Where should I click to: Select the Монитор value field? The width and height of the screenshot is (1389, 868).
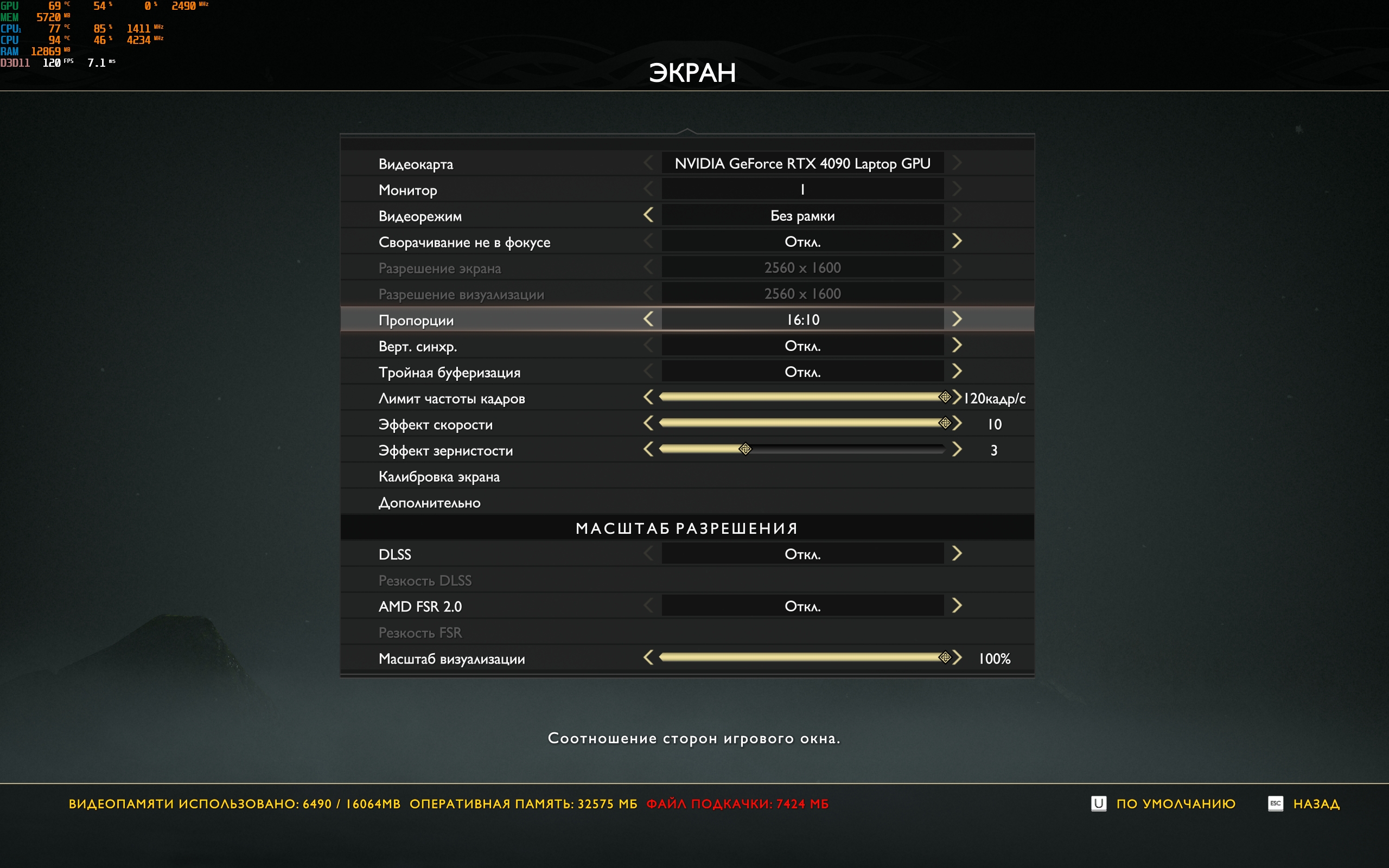pos(802,189)
